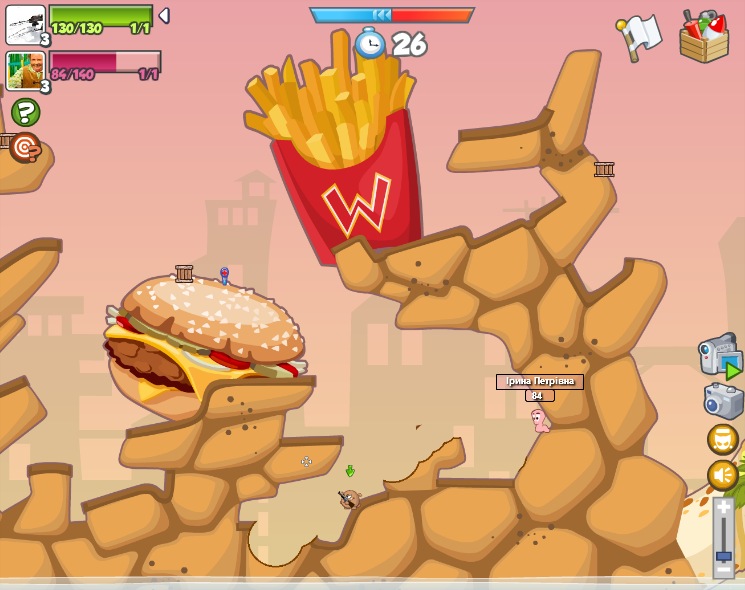The image size is (745, 590).
Task: Select the top player's avatar portrait
Action: click(25, 24)
